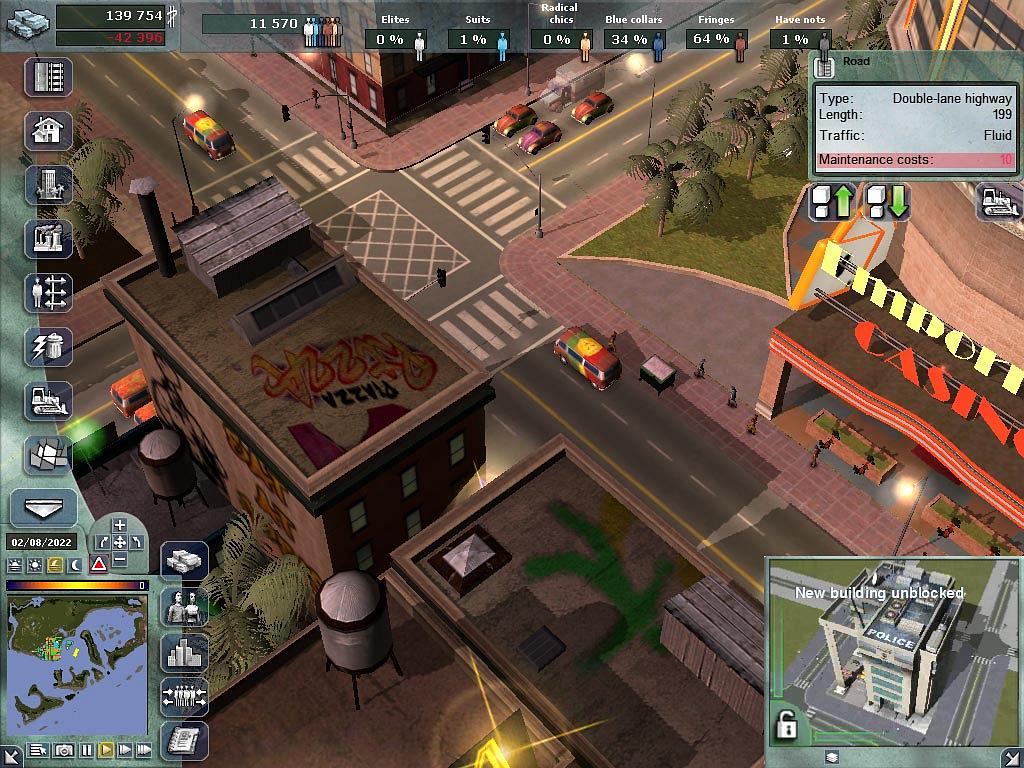Screen dimensions: 1024x768
Task: Collapse the left build menu with down arrow
Action: coord(43,508)
